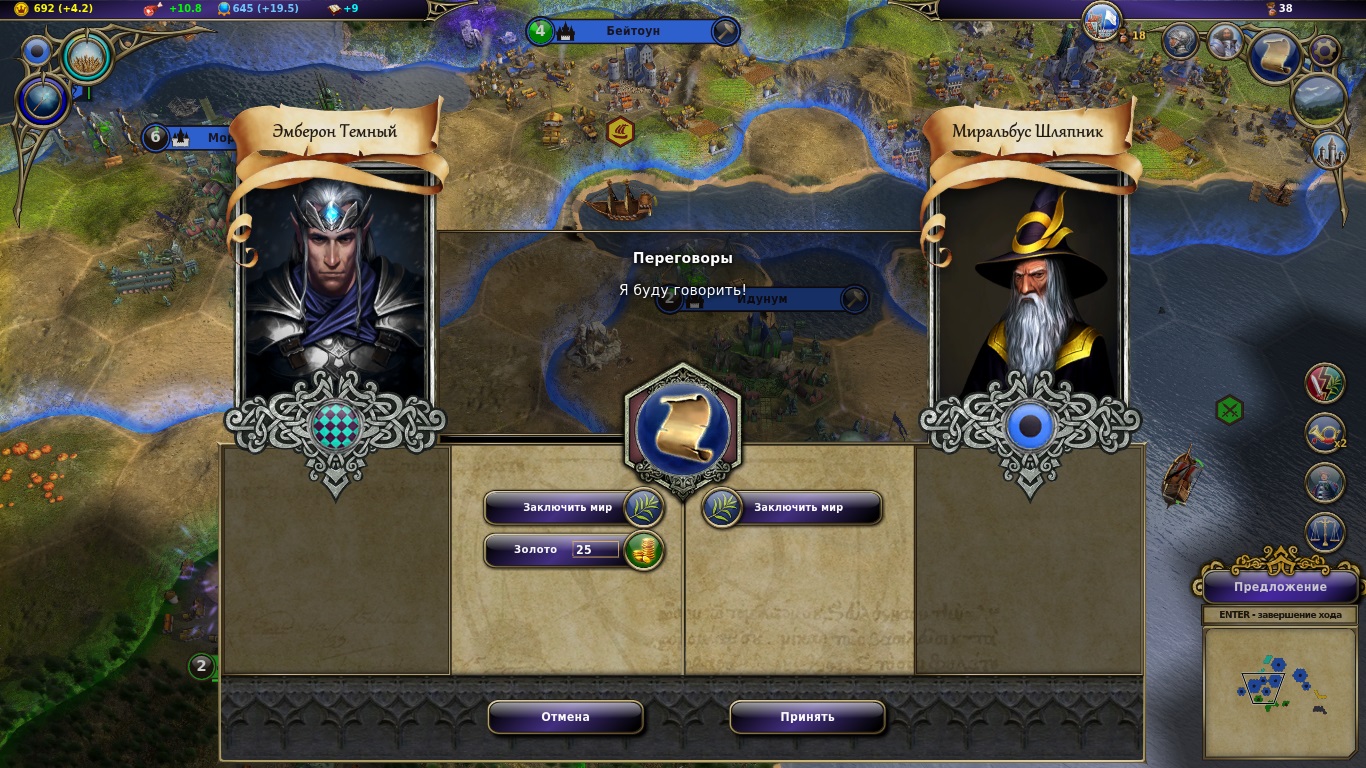Viewport: 1366px width, 768px height.
Task: Open the wheat research progress circle
Action: (x=88, y=58)
